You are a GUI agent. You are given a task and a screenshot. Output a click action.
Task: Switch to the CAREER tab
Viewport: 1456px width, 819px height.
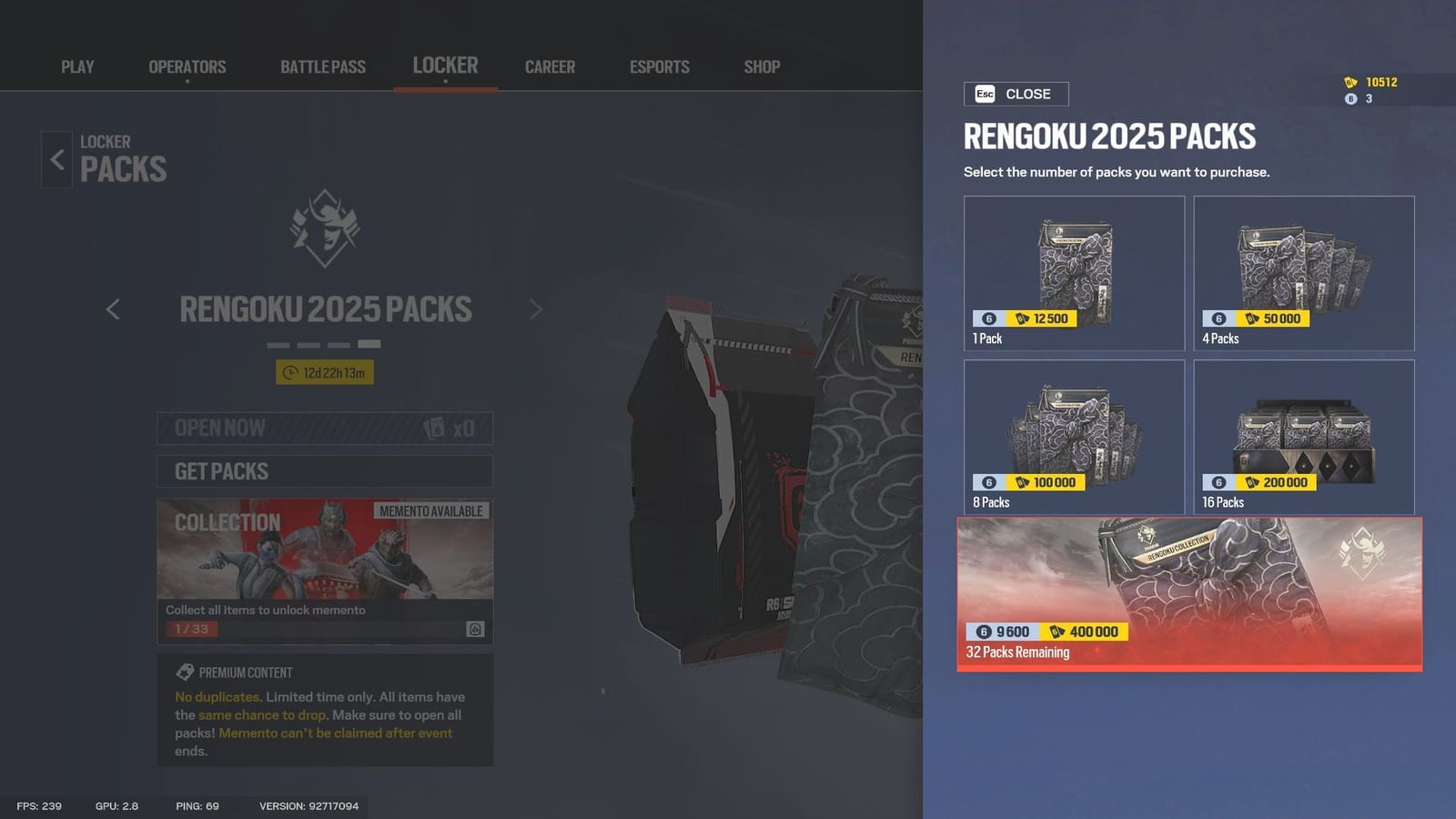coord(550,66)
